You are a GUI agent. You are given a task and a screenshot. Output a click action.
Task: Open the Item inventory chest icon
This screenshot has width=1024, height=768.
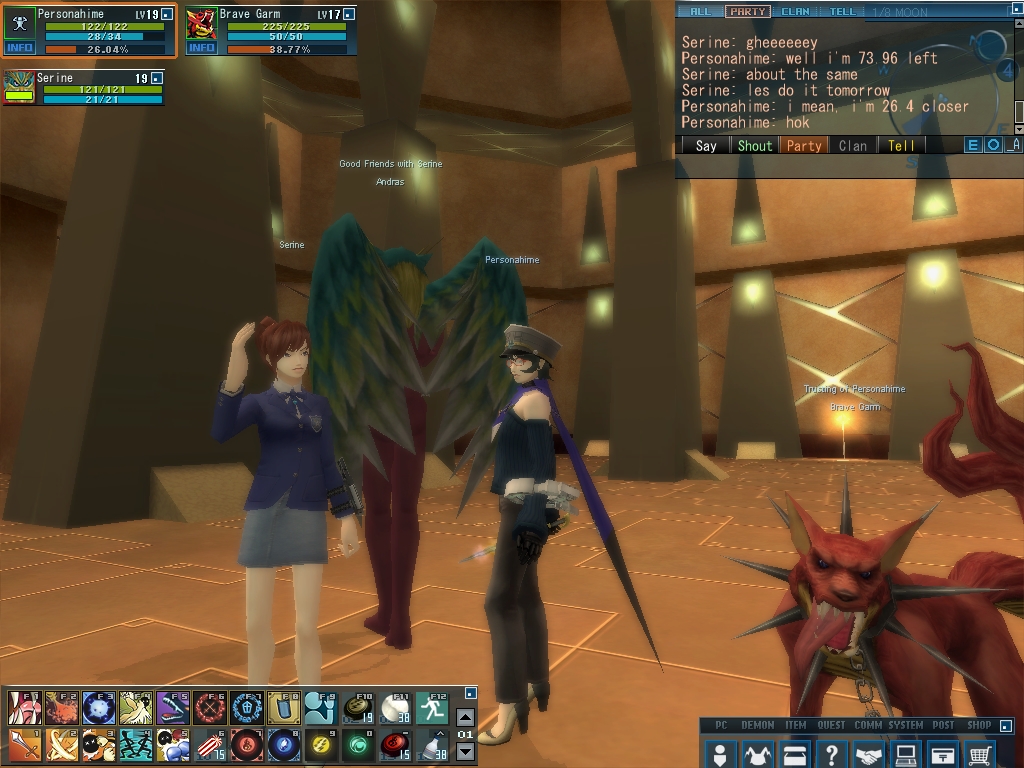794,753
